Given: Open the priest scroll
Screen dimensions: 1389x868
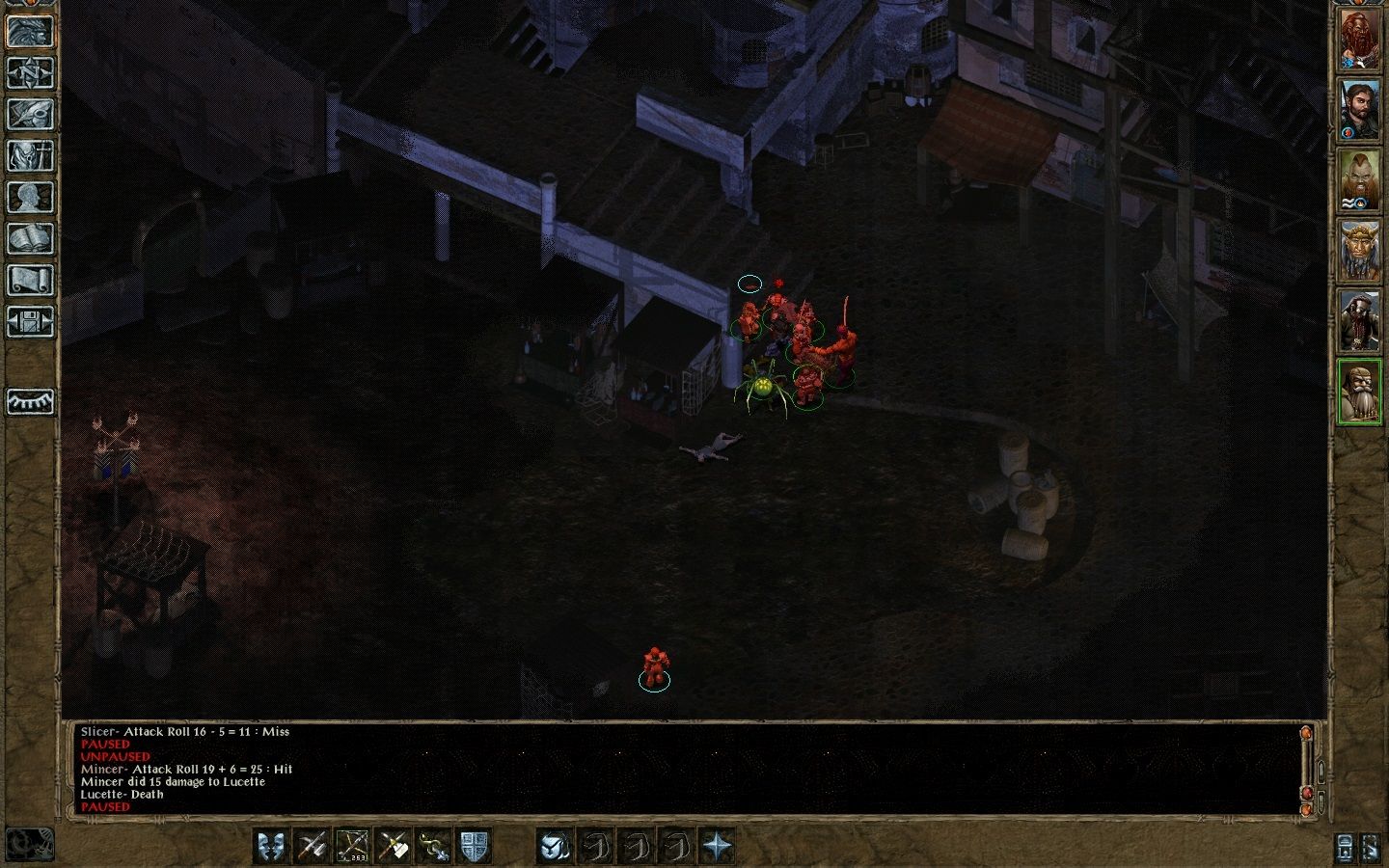Looking at the screenshot, I should tap(30, 280).
